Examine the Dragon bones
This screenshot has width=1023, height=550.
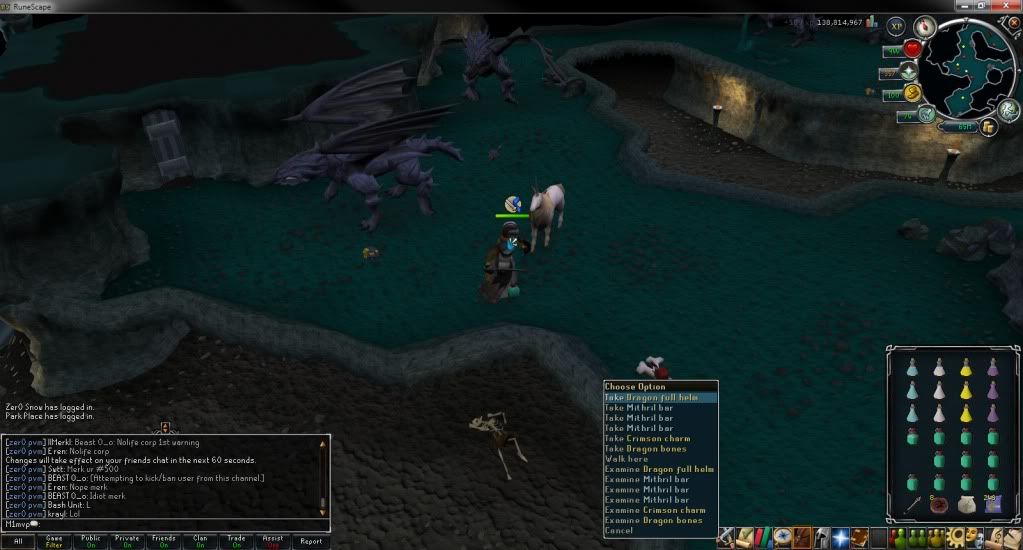pos(653,520)
